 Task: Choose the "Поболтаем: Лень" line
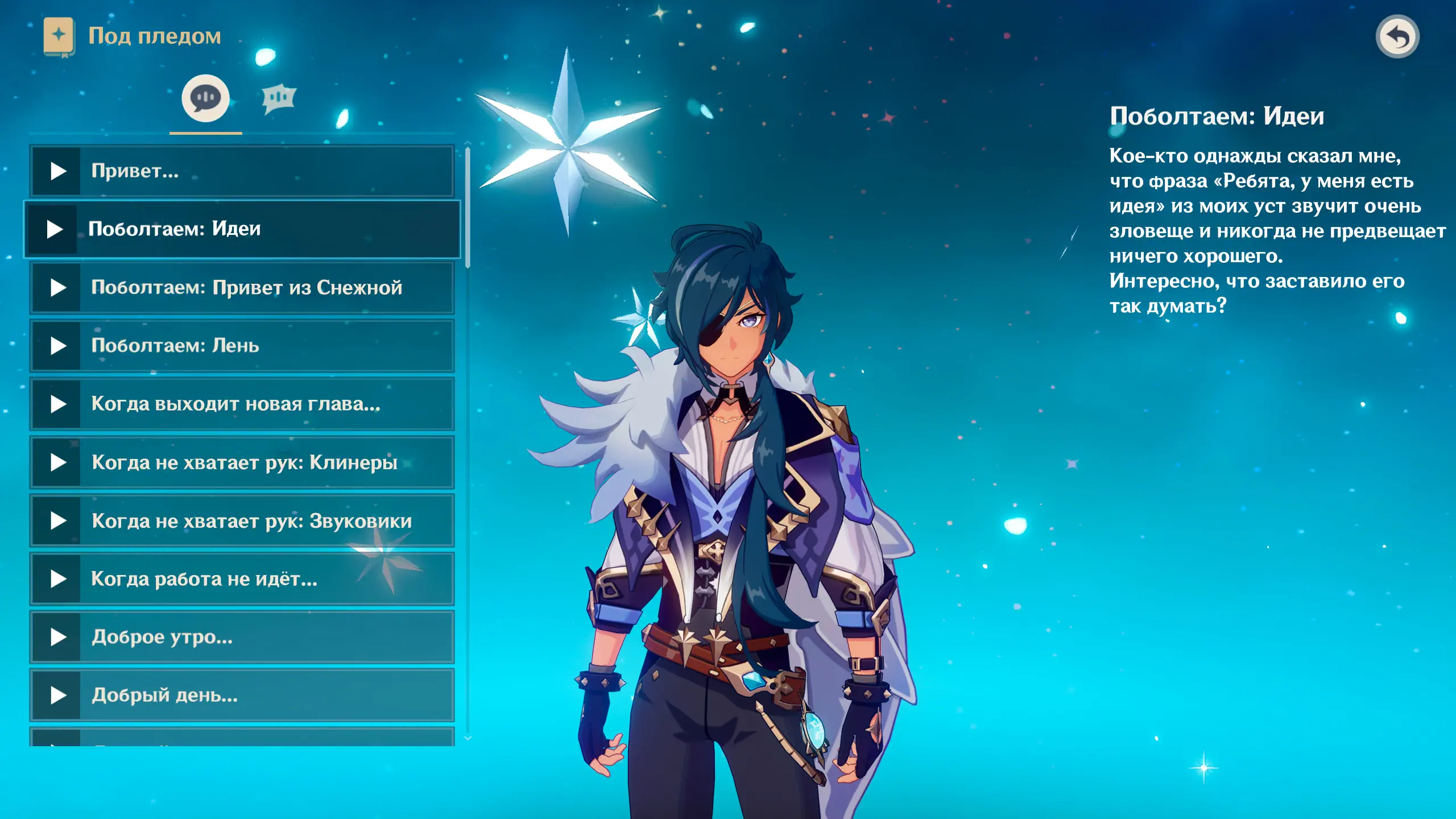[x=242, y=346]
